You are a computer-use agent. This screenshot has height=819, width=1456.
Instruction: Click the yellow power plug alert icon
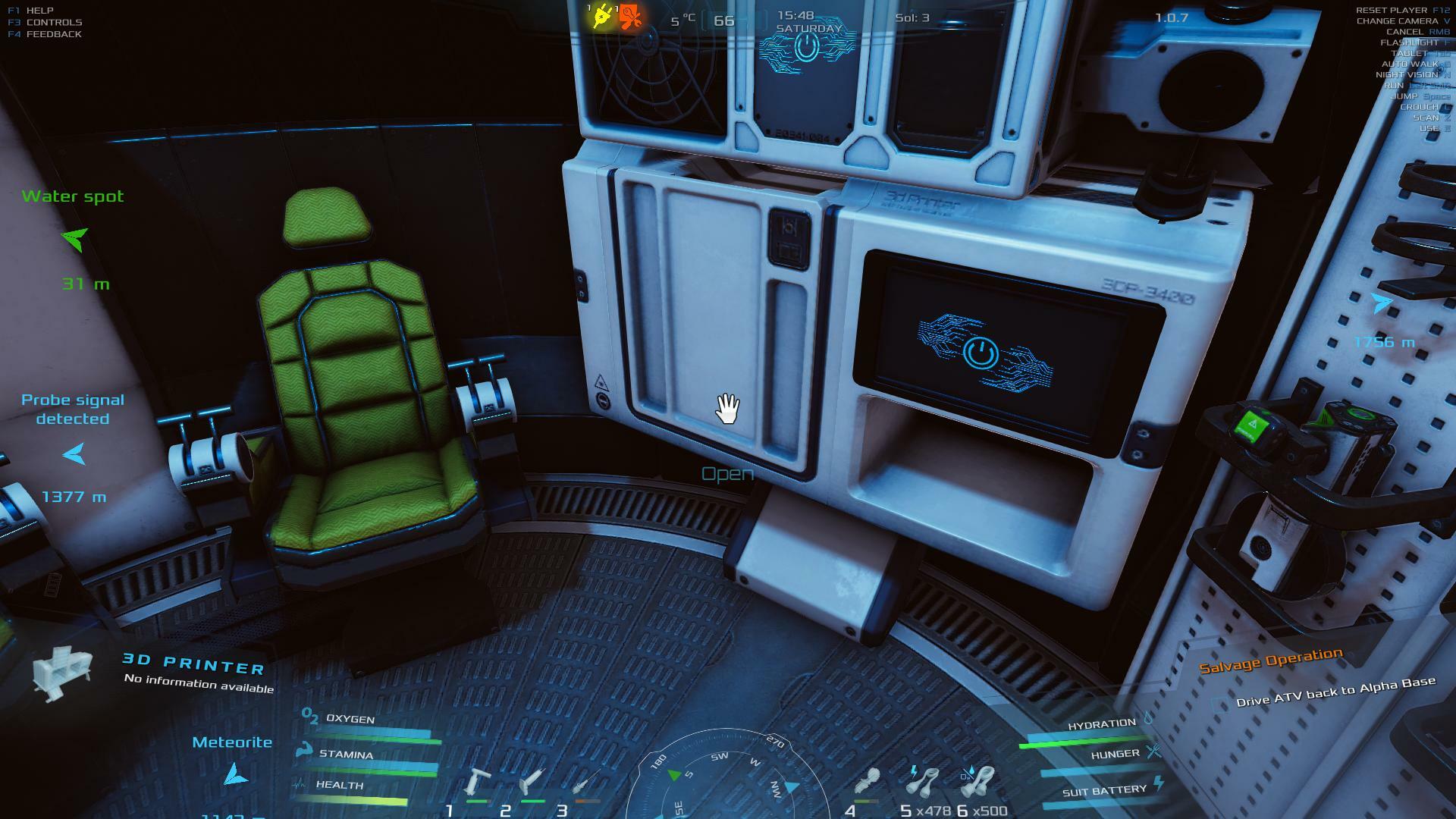coord(602,17)
